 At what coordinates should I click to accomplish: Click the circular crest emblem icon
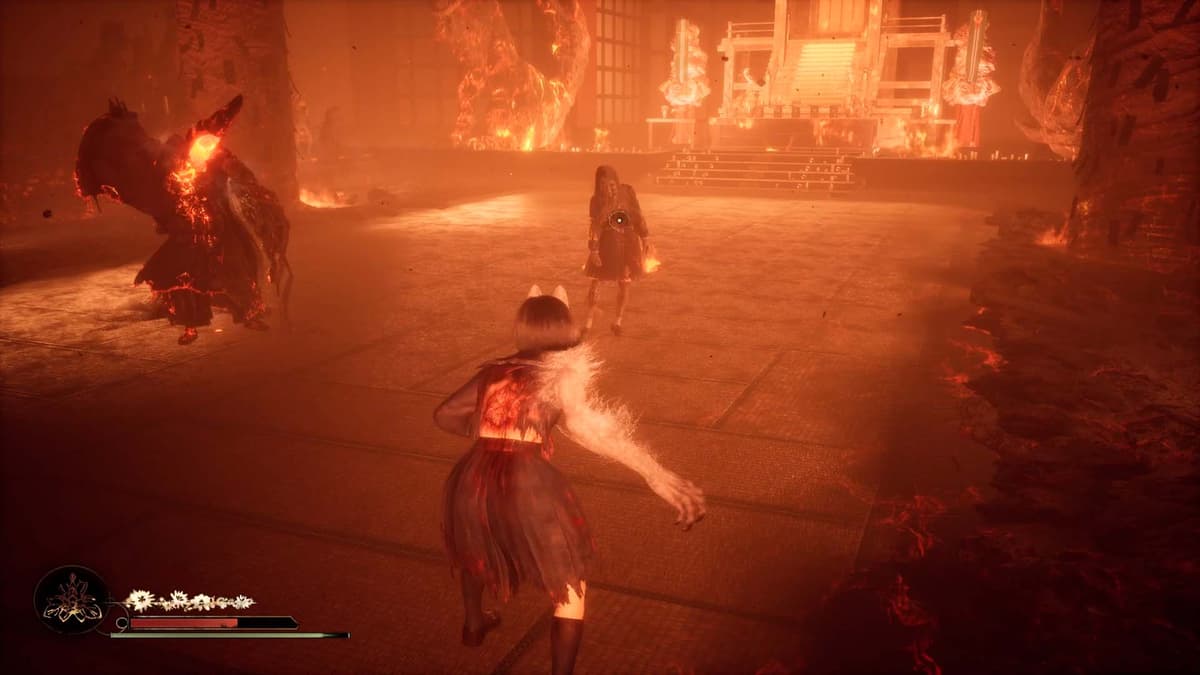tap(71, 601)
